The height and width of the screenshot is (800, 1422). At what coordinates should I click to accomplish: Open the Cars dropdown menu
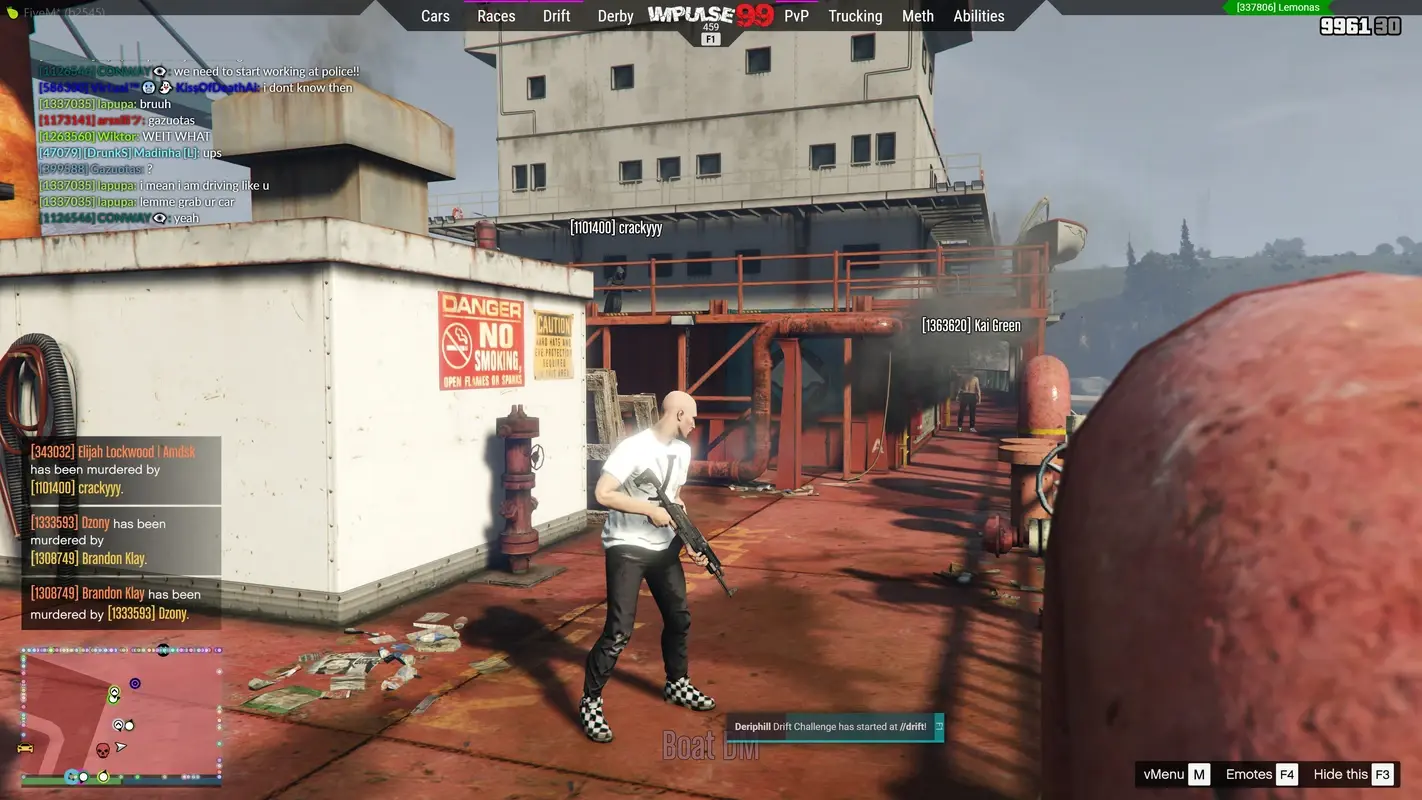tap(435, 16)
